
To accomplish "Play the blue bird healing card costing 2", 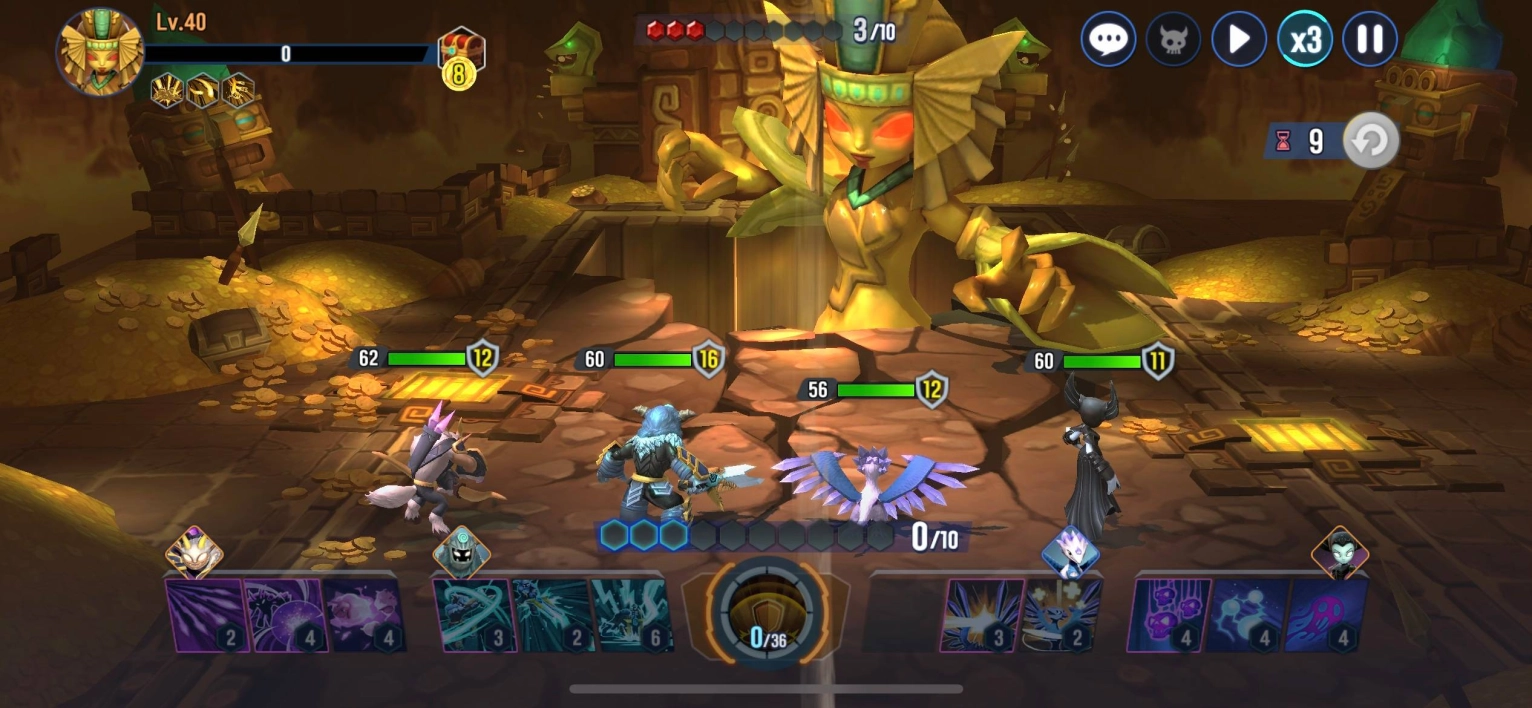I will [x=1061, y=615].
